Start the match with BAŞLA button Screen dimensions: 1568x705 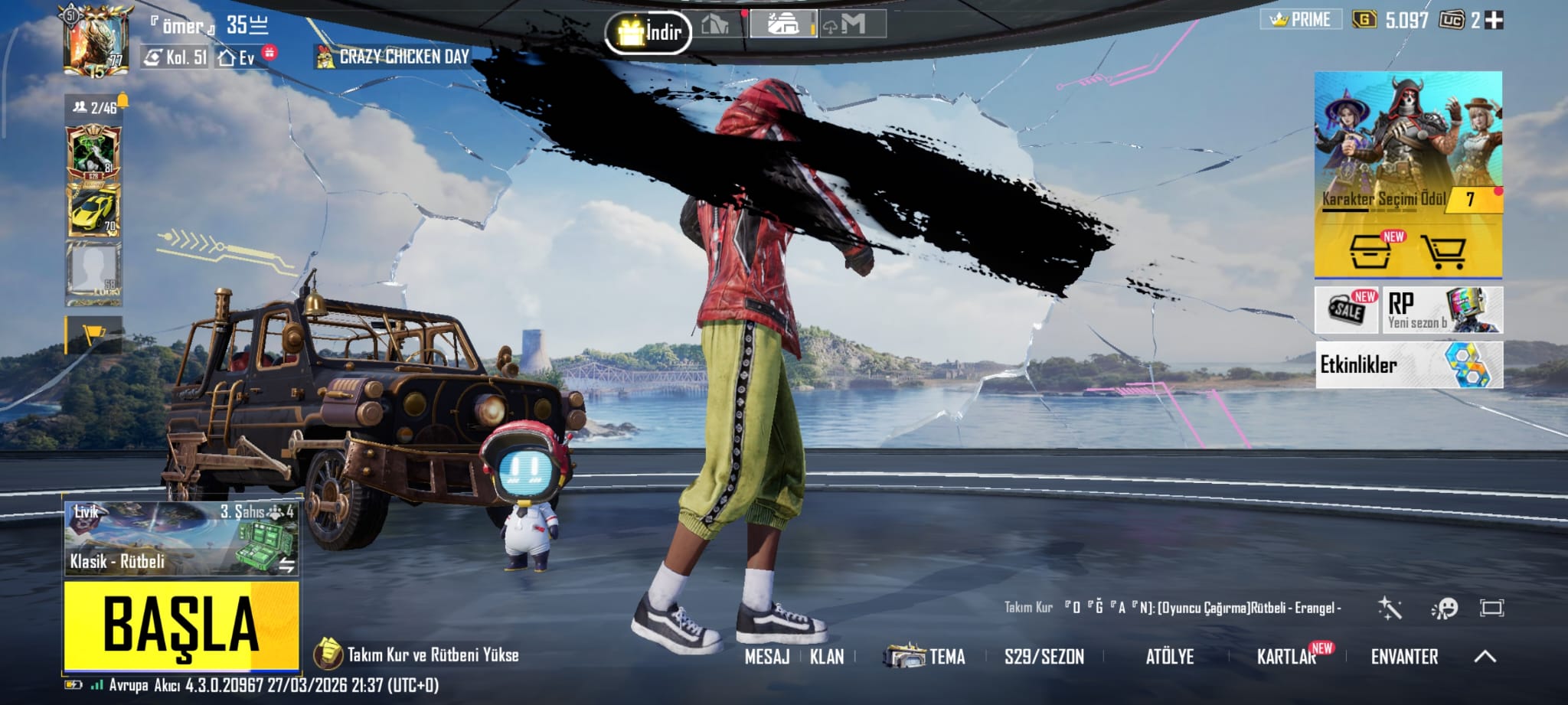tap(181, 625)
